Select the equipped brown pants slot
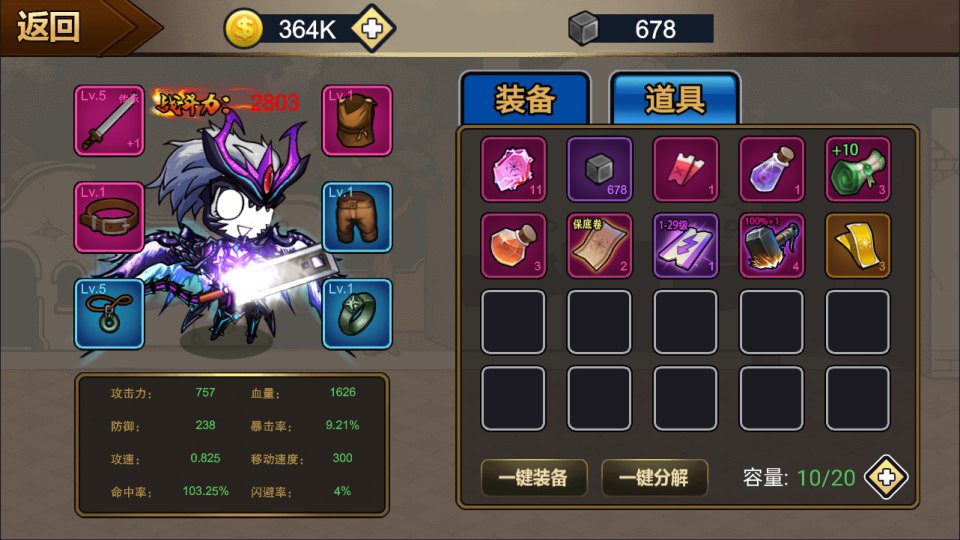The width and height of the screenshot is (960, 540). coord(357,216)
